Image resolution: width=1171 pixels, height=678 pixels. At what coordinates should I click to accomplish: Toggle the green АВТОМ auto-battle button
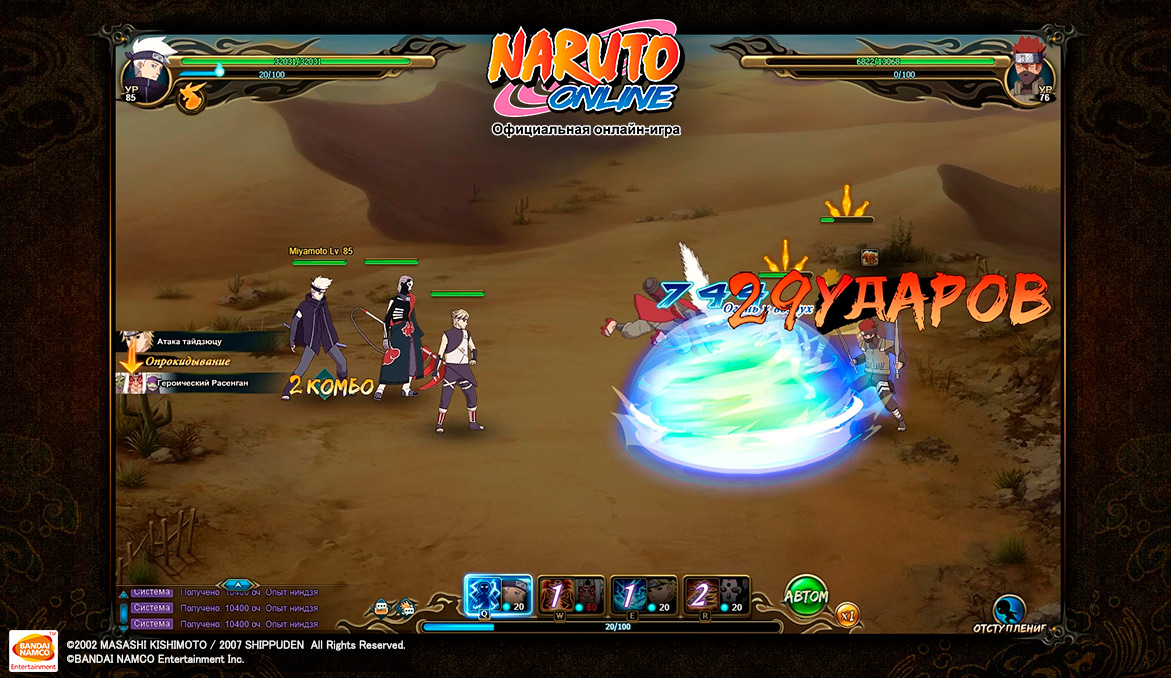pyautogui.click(x=806, y=596)
